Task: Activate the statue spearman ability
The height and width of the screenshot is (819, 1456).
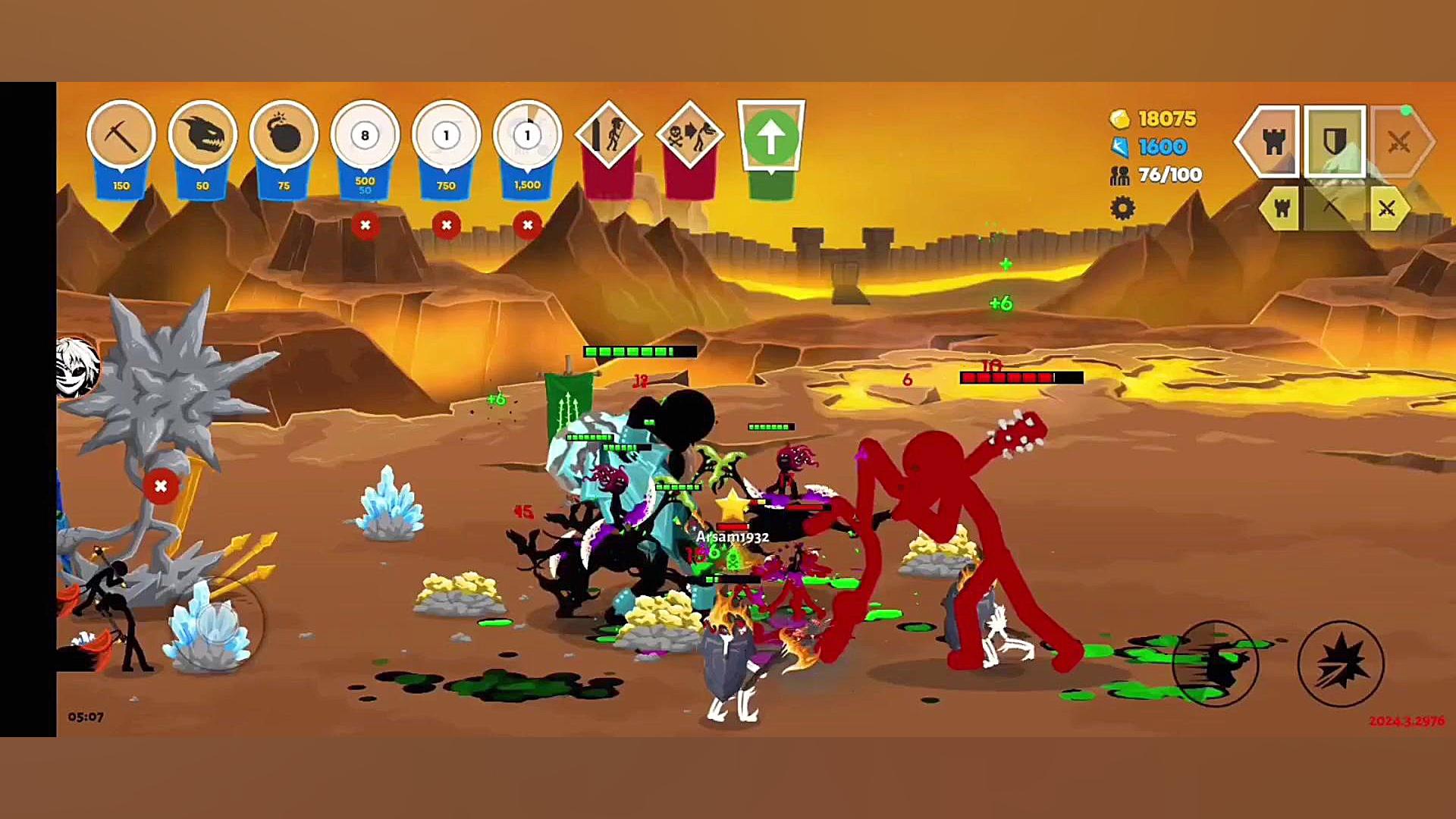Action: tap(608, 136)
